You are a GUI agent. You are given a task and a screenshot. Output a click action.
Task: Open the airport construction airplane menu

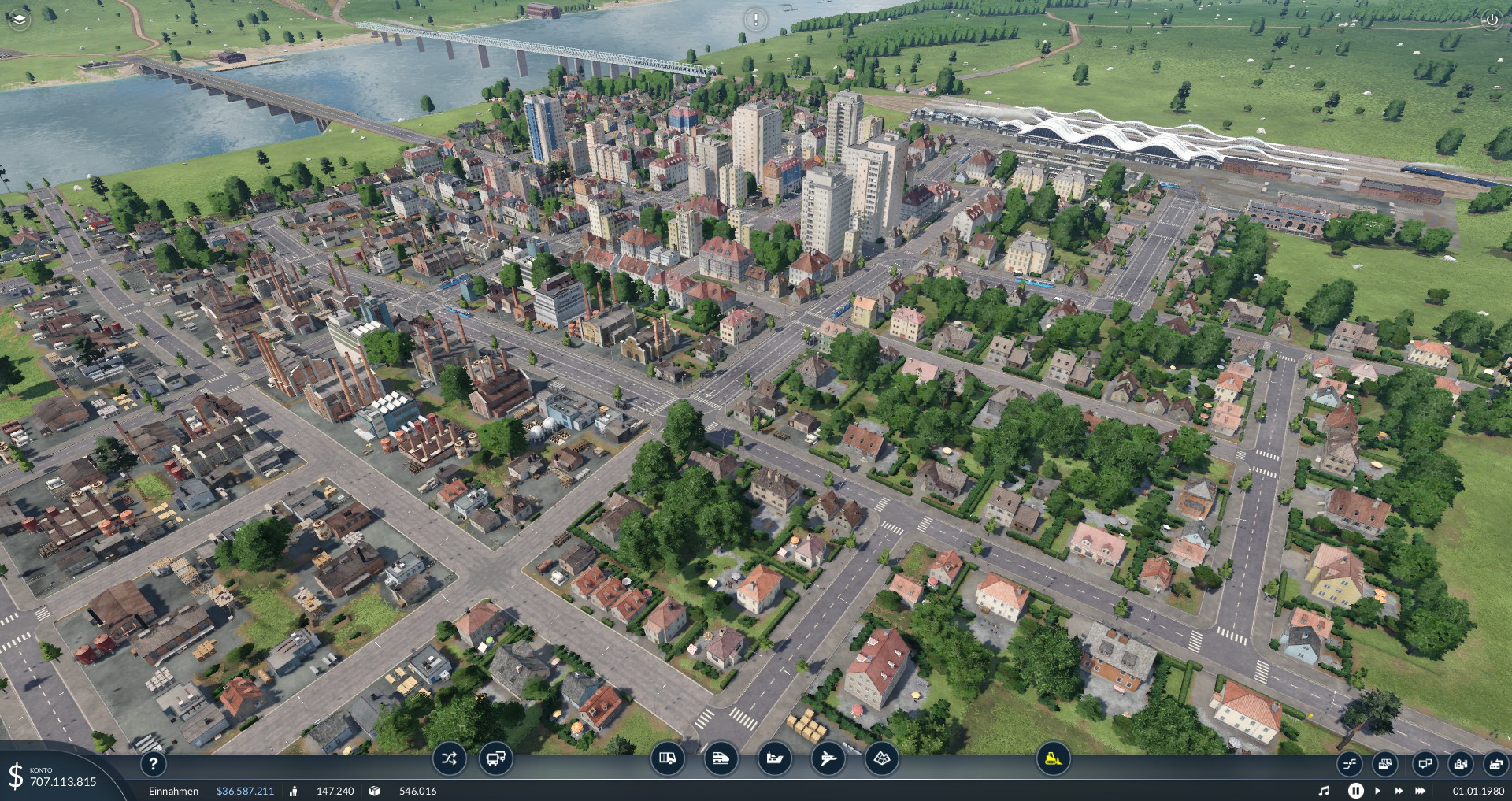828,759
